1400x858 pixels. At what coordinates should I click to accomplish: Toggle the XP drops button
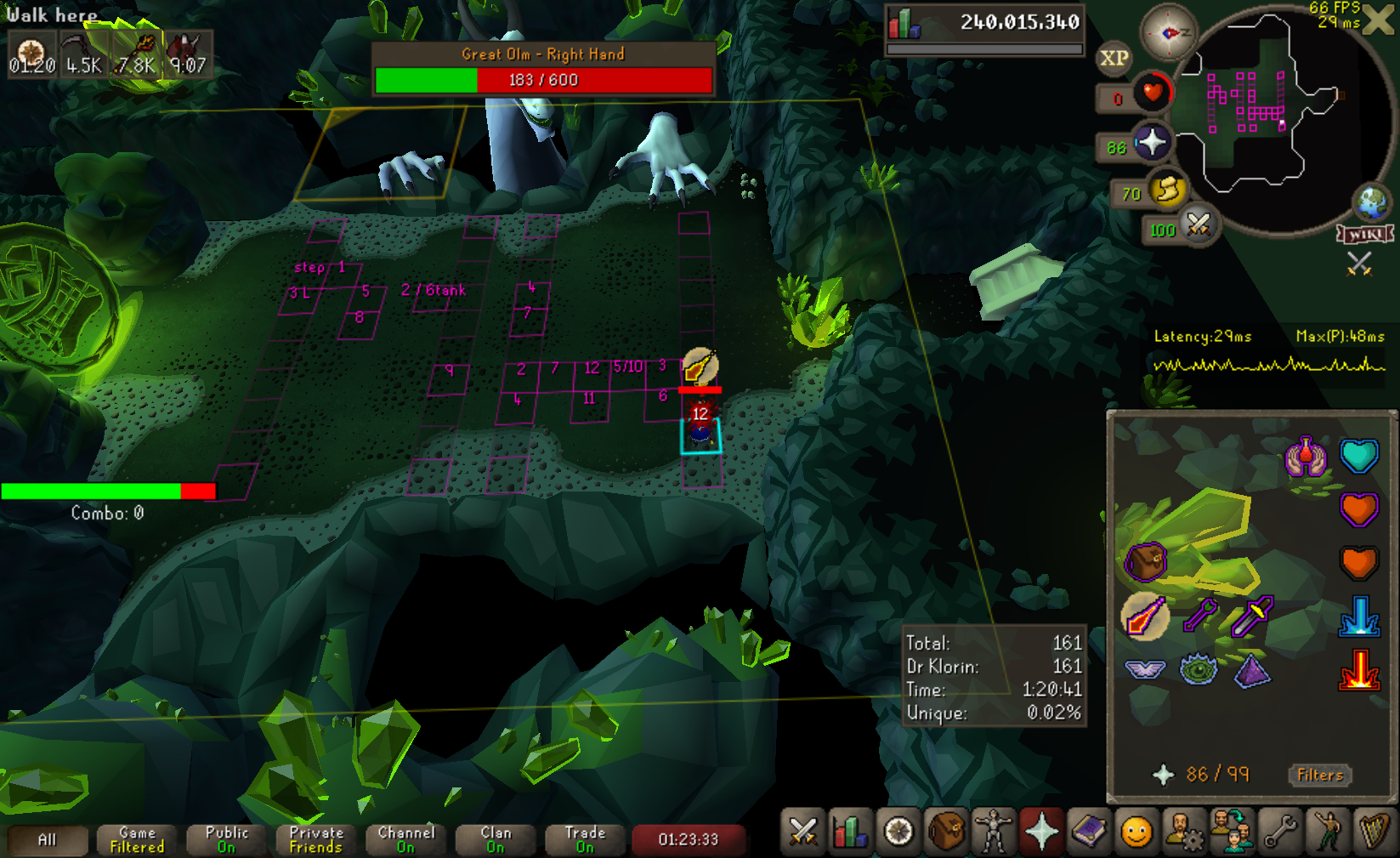click(x=1114, y=59)
